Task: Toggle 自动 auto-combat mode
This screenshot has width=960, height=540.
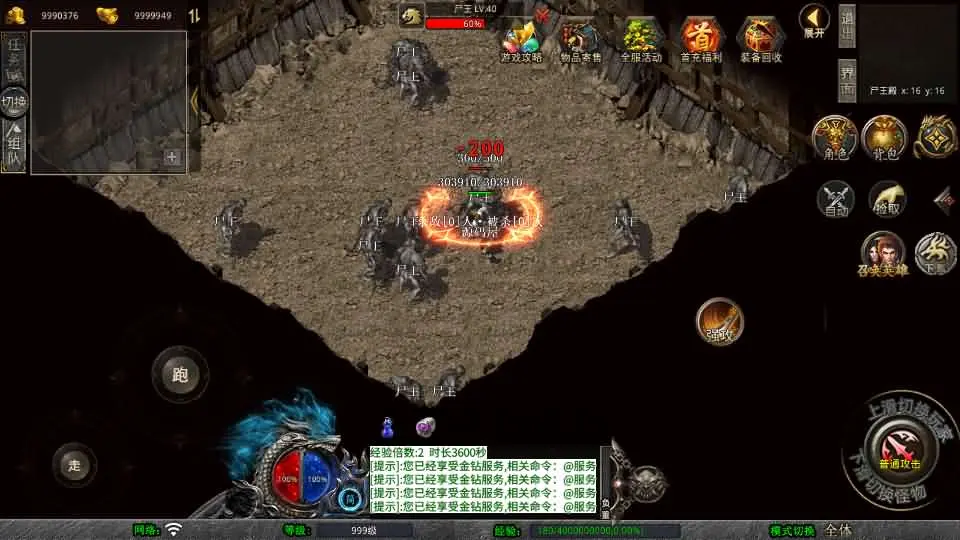Action: click(x=835, y=199)
